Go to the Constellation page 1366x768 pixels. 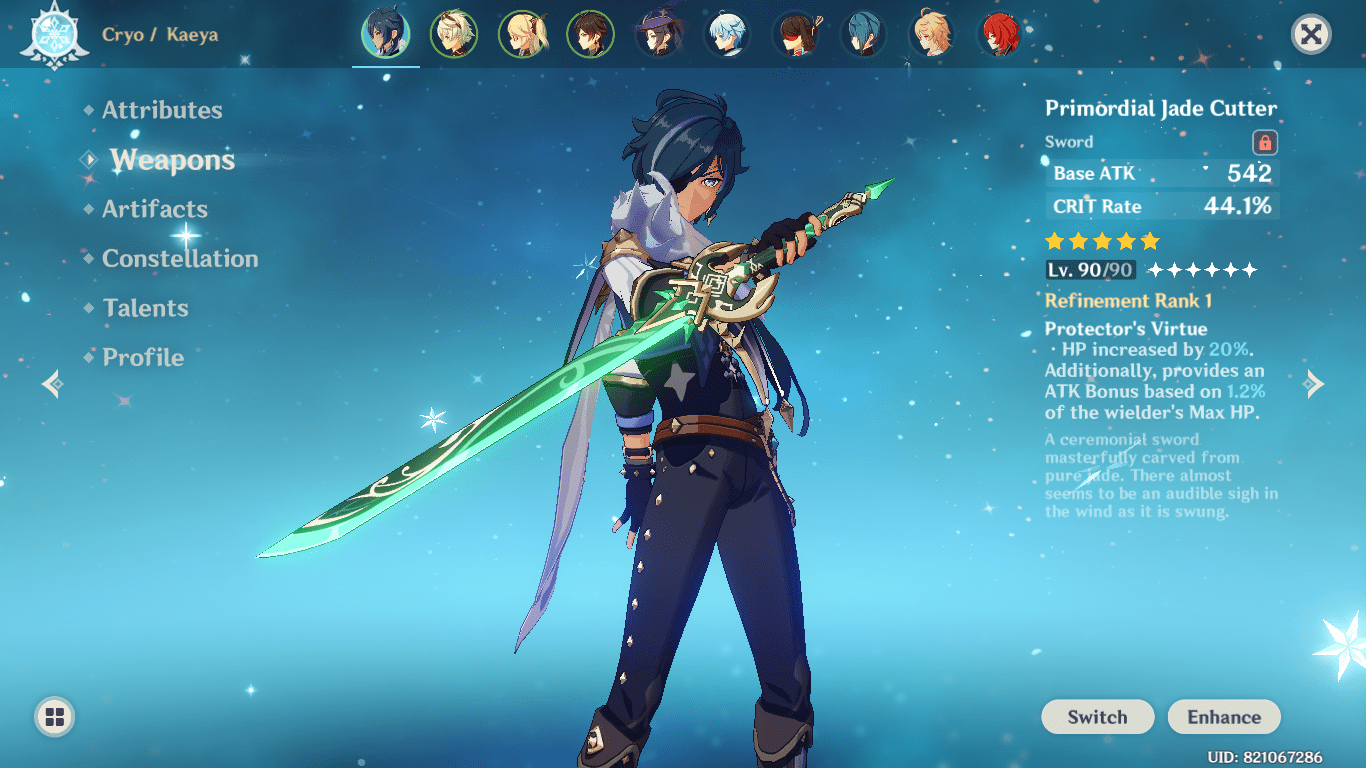[x=180, y=259]
